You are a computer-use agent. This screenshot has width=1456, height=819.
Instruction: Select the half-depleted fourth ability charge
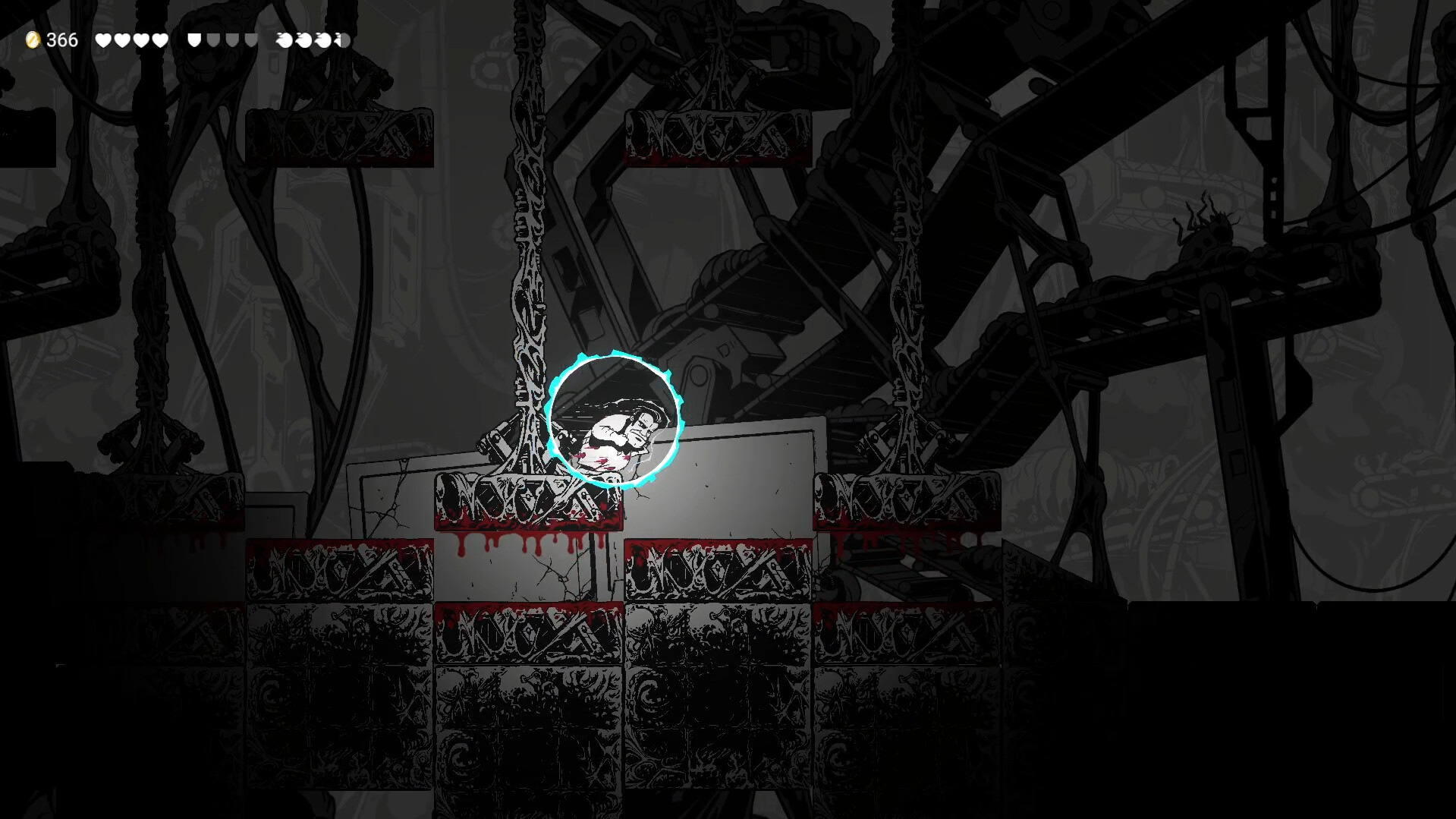pyautogui.click(x=341, y=39)
